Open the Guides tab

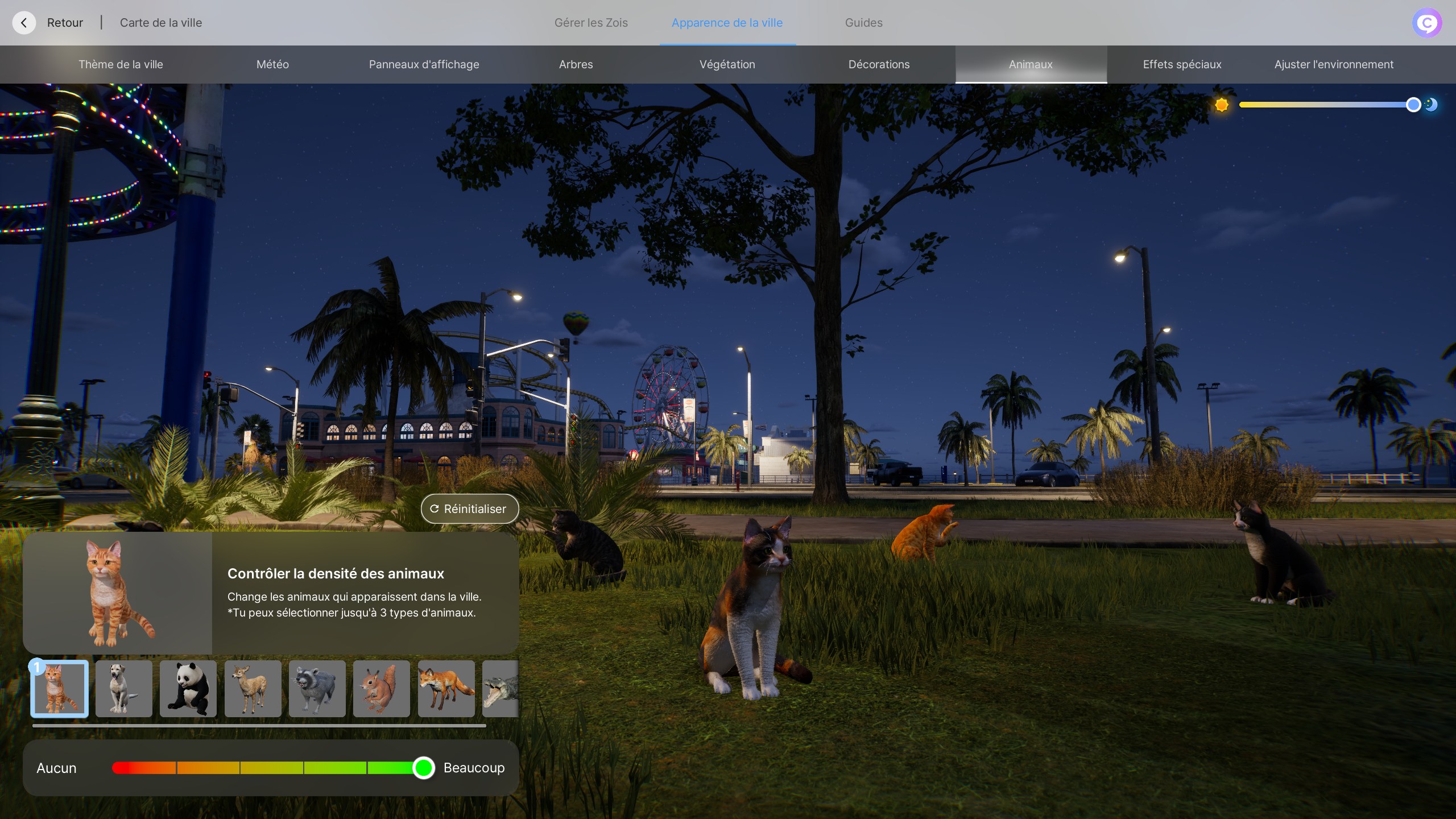point(863,23)
